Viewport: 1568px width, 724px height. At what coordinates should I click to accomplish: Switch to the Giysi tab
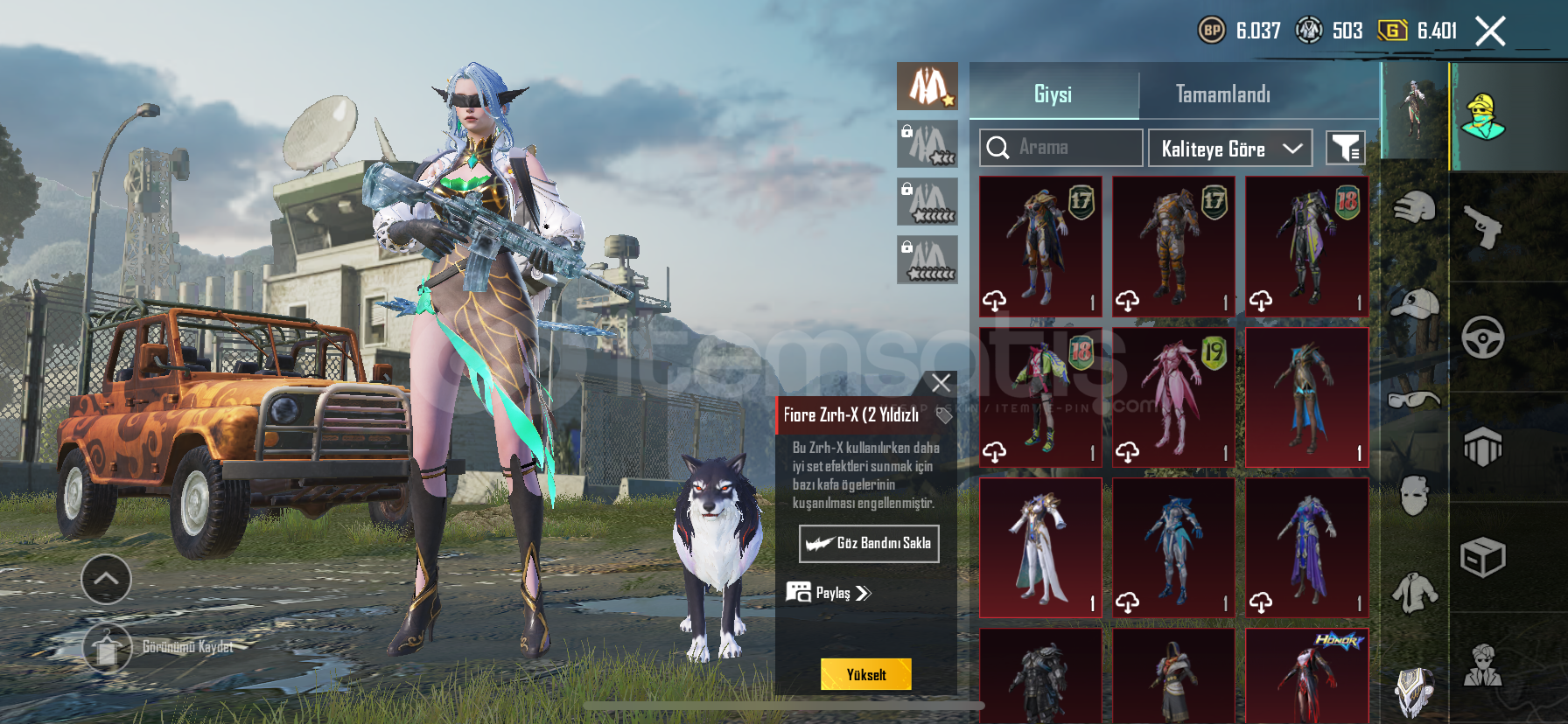[1053, 94]
